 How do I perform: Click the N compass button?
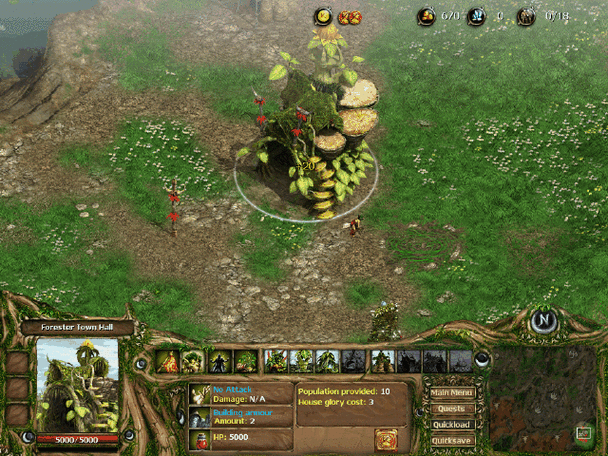tap(544, 322)
